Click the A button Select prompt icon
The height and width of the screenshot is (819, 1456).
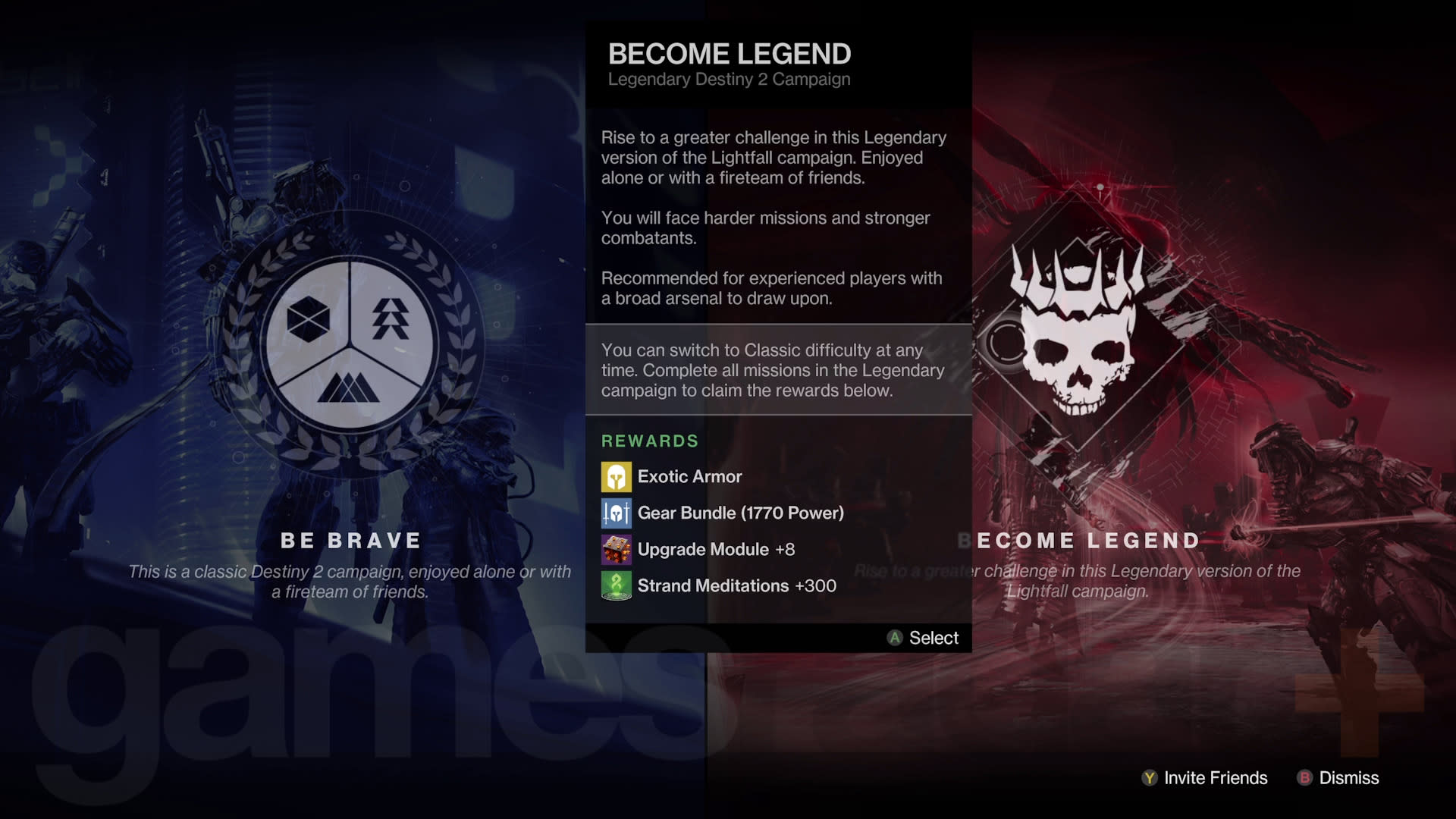[894, 638]
